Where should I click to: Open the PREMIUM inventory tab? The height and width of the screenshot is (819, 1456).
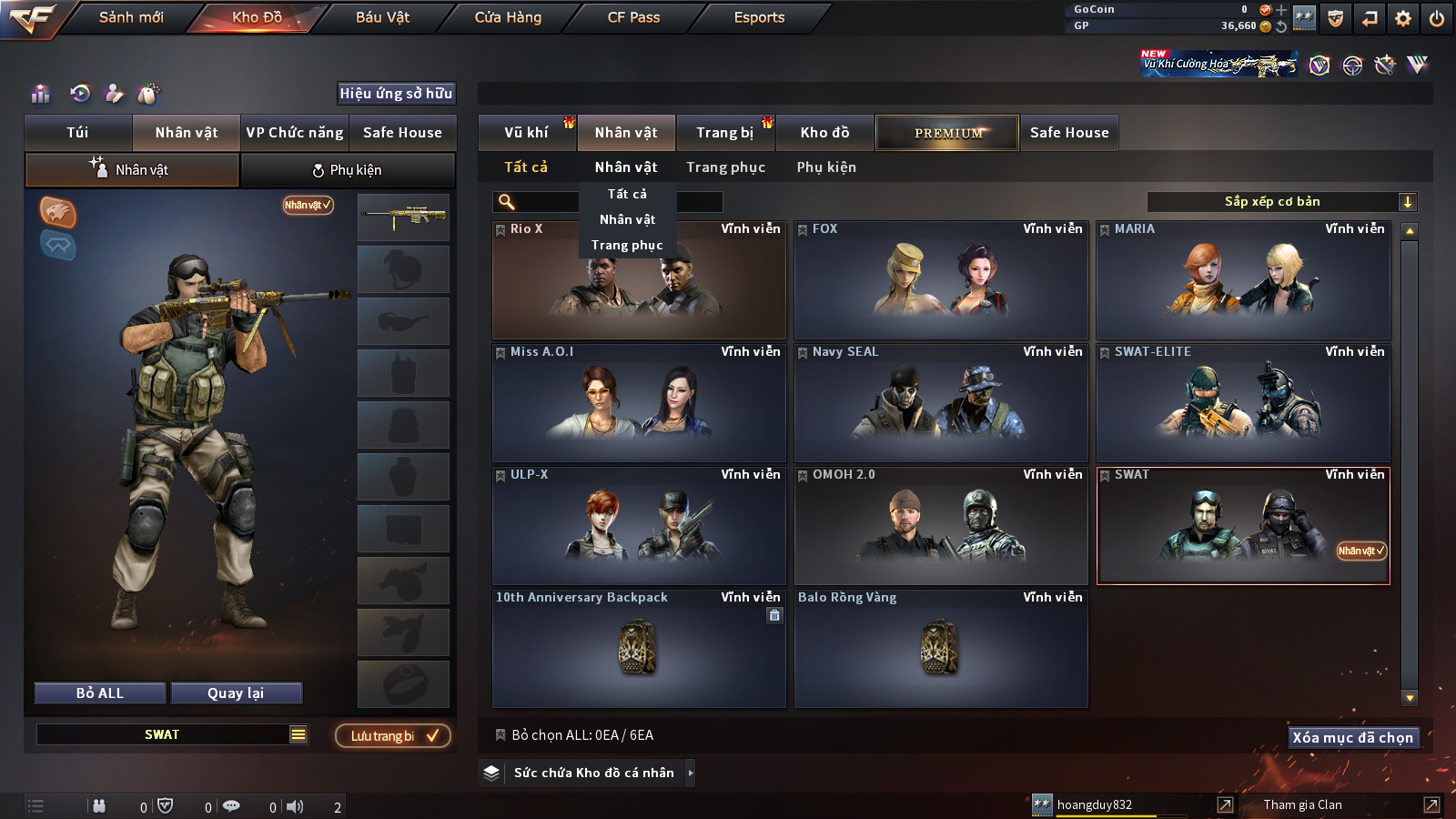[947, 133]
